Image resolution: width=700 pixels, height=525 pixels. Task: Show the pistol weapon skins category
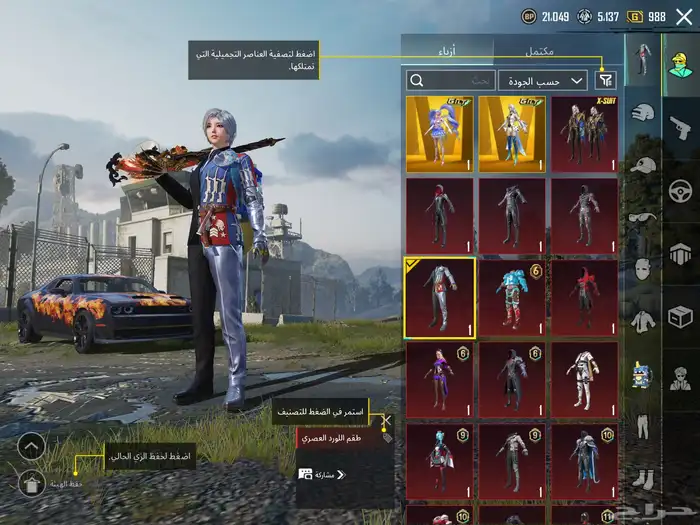[x=680, y=127]
